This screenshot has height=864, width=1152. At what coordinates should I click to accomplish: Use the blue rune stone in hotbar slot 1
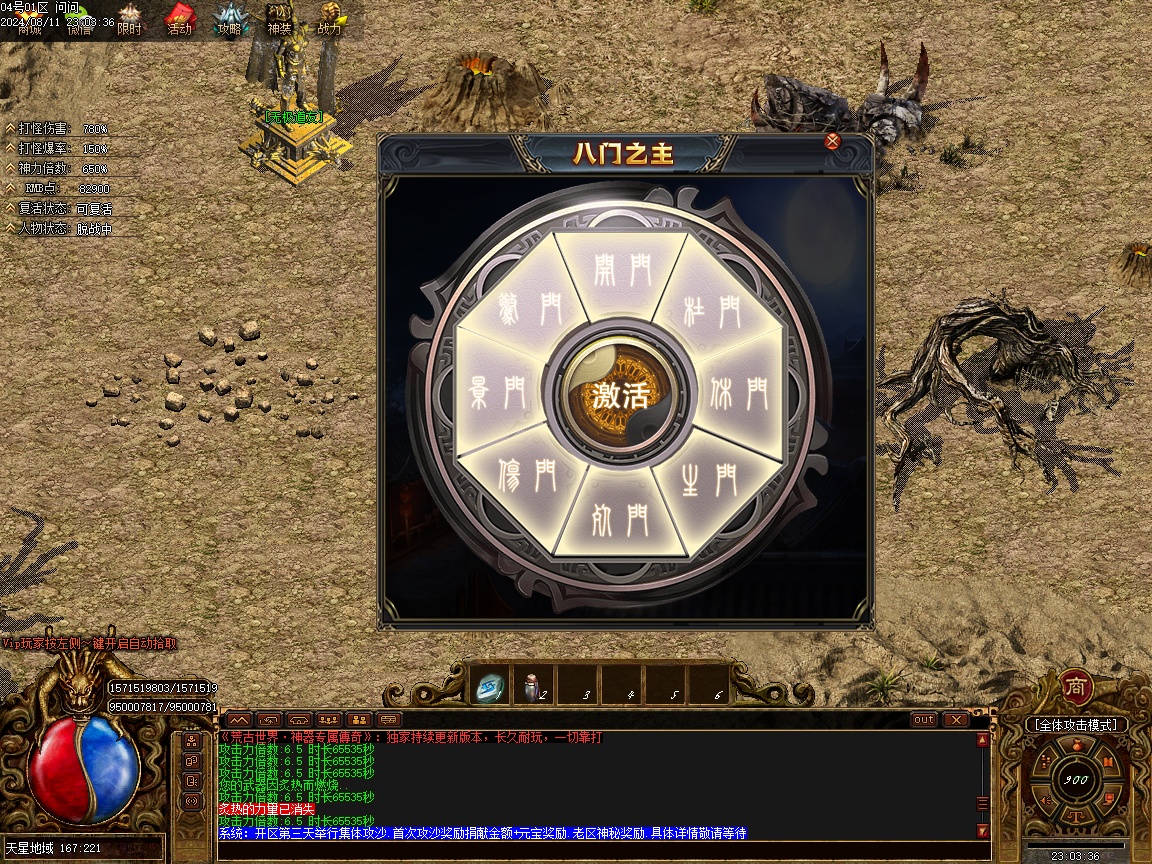coord(490,686)
